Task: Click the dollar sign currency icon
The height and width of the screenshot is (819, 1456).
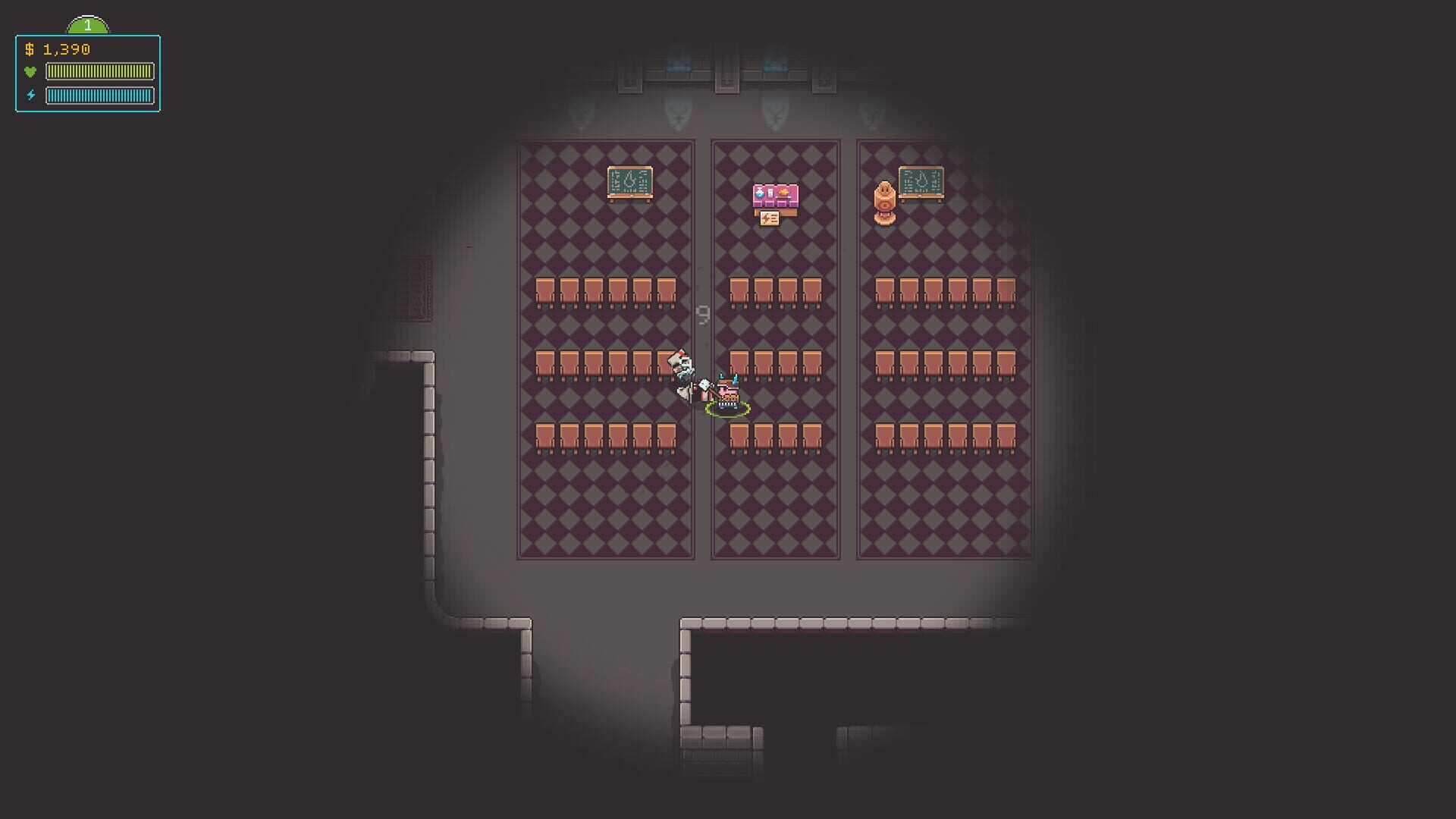Action: point(30,51)
